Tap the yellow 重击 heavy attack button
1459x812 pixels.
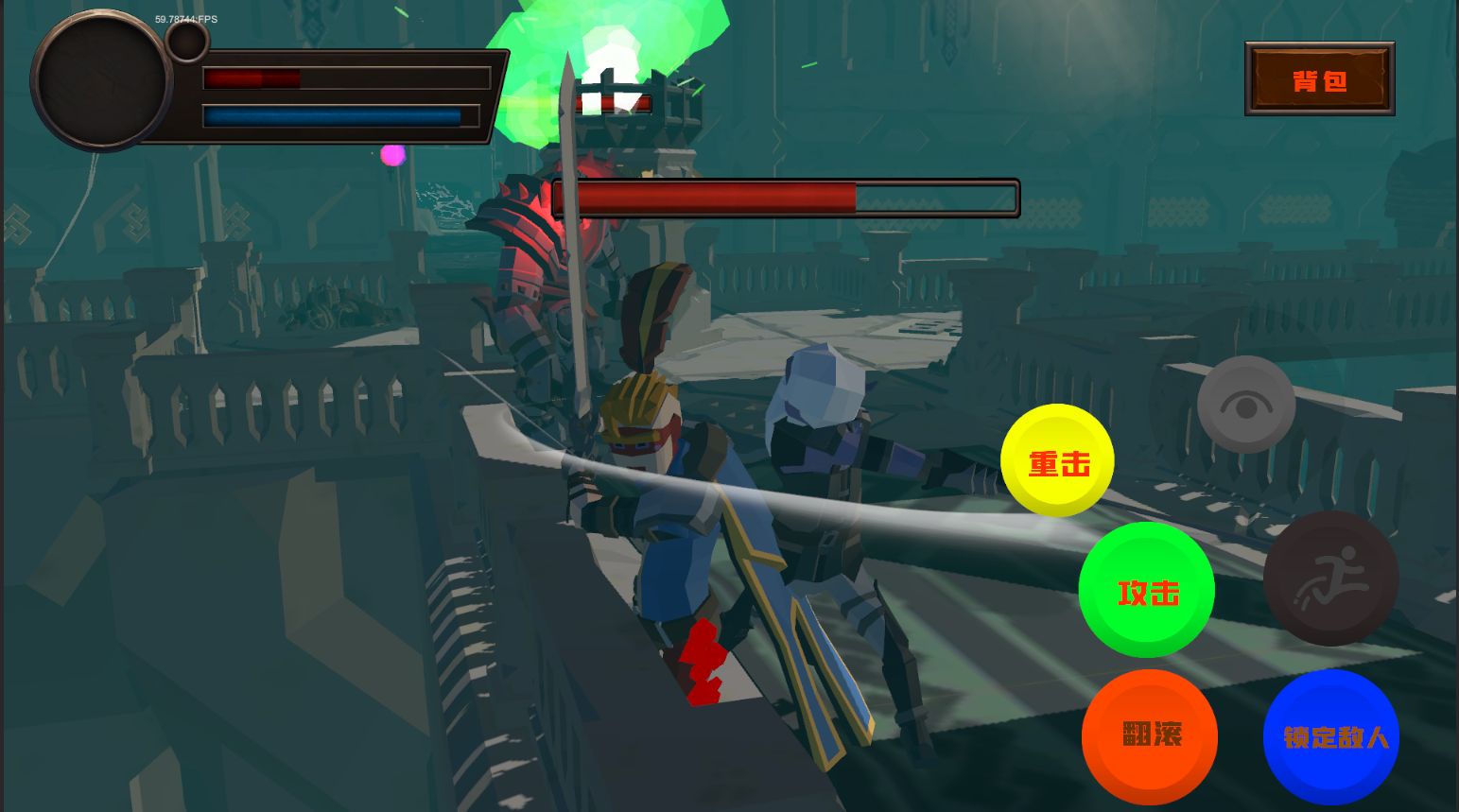coord(1057,460)
